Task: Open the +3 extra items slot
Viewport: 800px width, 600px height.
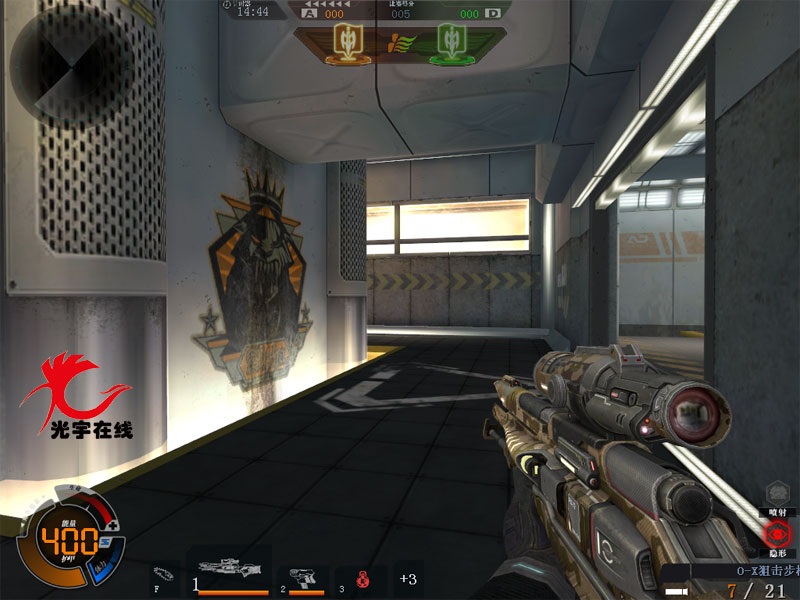Action: click(x=408, y=578)
